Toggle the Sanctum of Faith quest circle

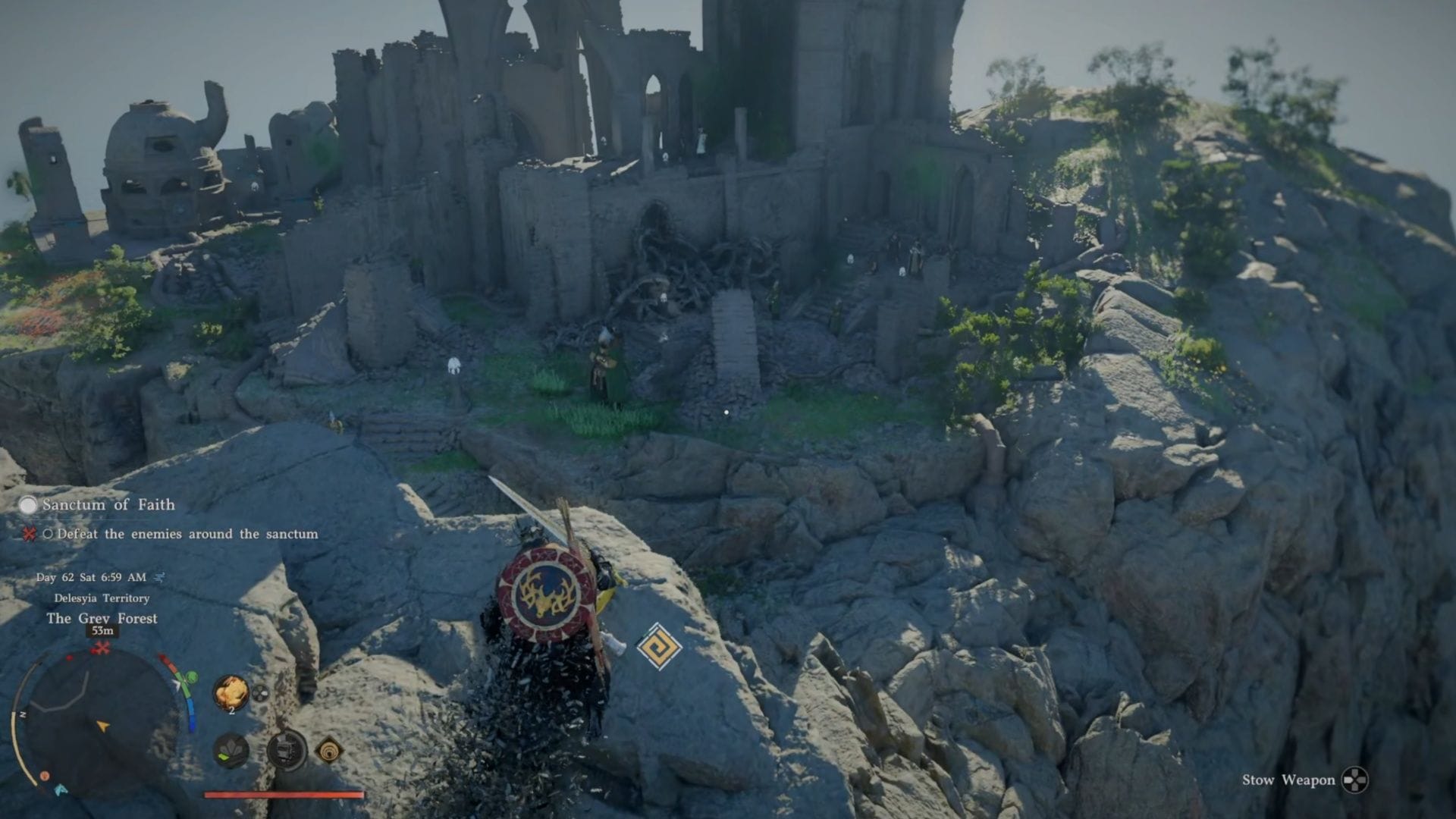pos(27,505)
